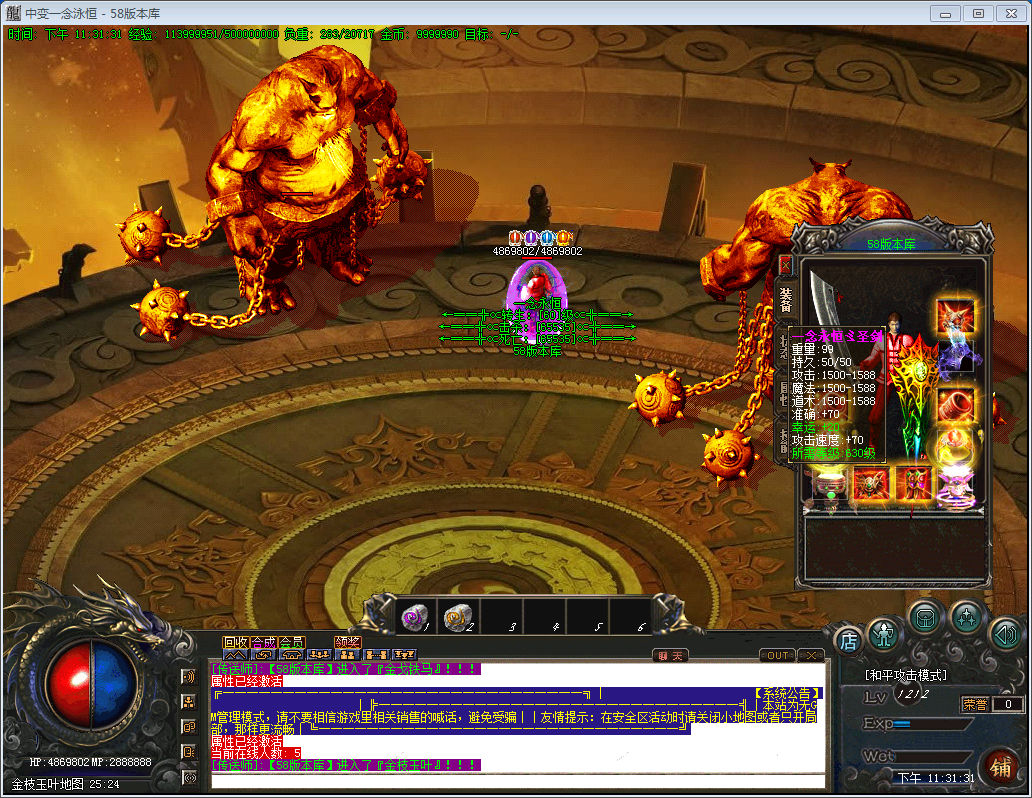The height and width of the screenshot is (798, 1032).
Task: Toggle the sound speaker button
Action: (x=1005, y=634)
